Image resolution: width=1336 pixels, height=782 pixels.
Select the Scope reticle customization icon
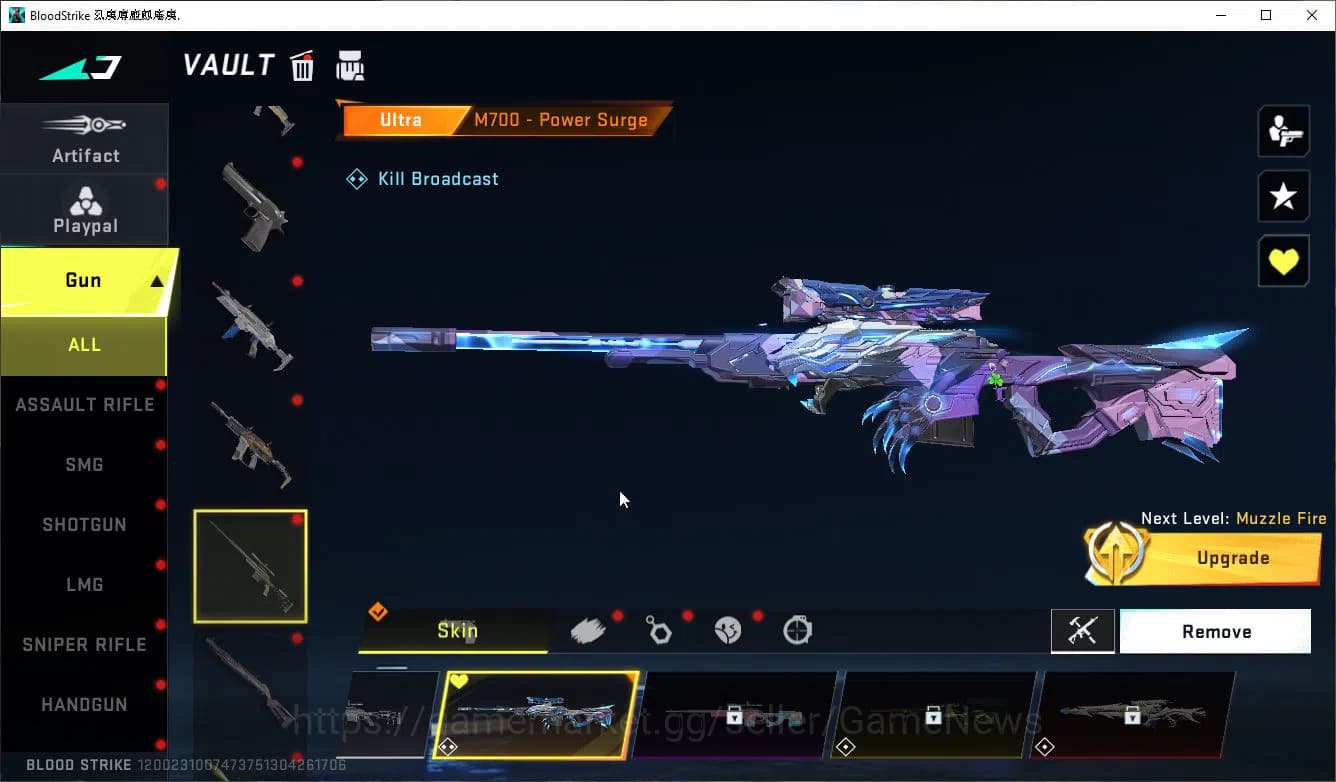[x=797, y=630]
